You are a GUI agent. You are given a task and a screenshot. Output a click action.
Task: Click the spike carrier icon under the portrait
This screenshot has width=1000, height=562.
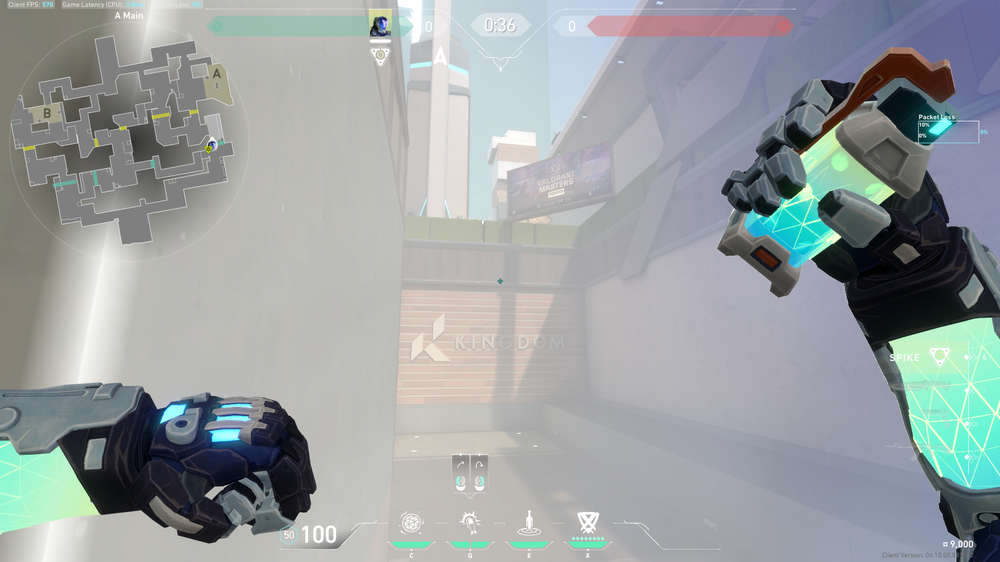380,56
